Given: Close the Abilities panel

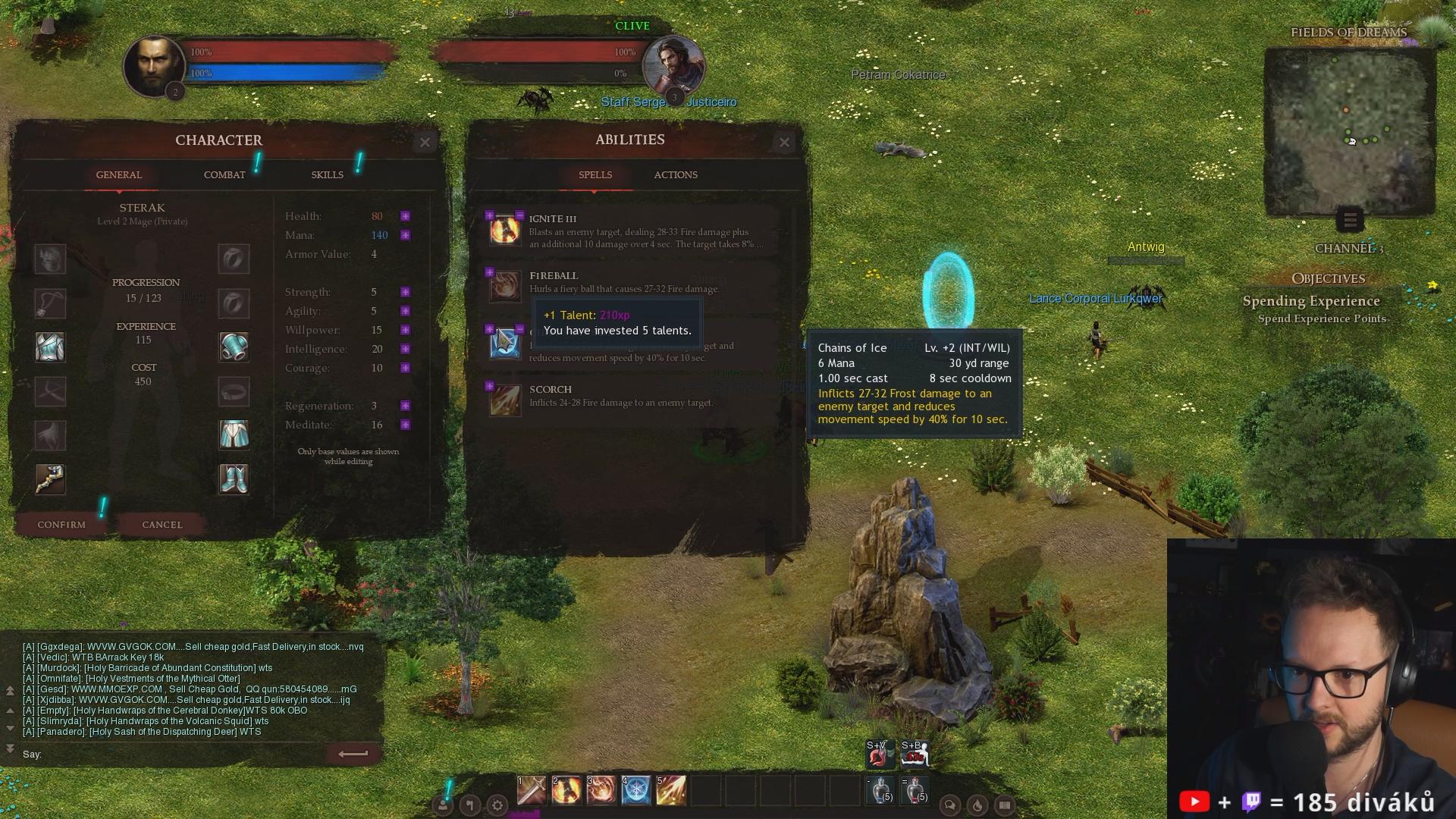Looking at the screenshot, I should [784, 142].
